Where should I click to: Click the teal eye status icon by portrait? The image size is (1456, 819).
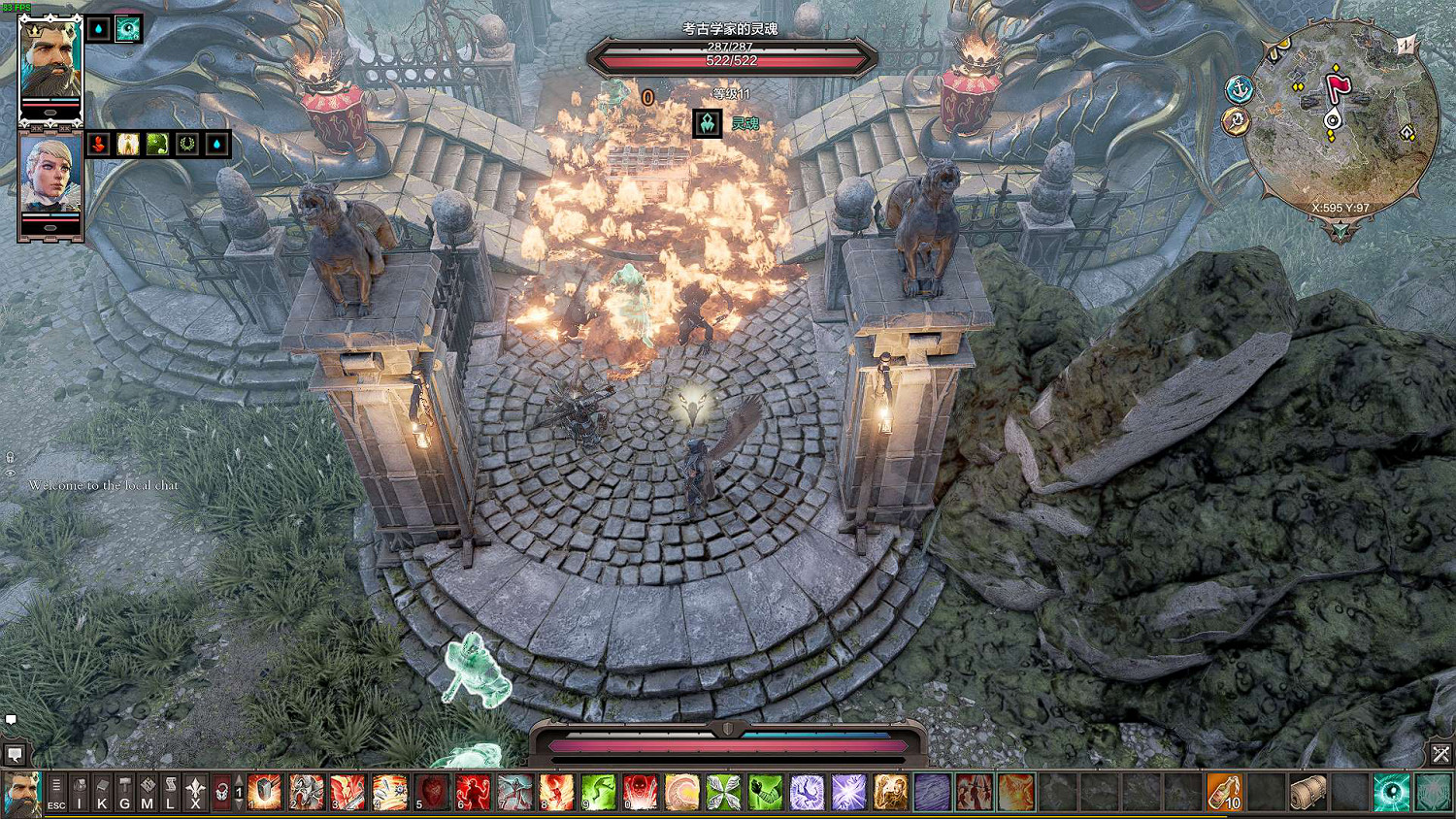pos(128,29)
